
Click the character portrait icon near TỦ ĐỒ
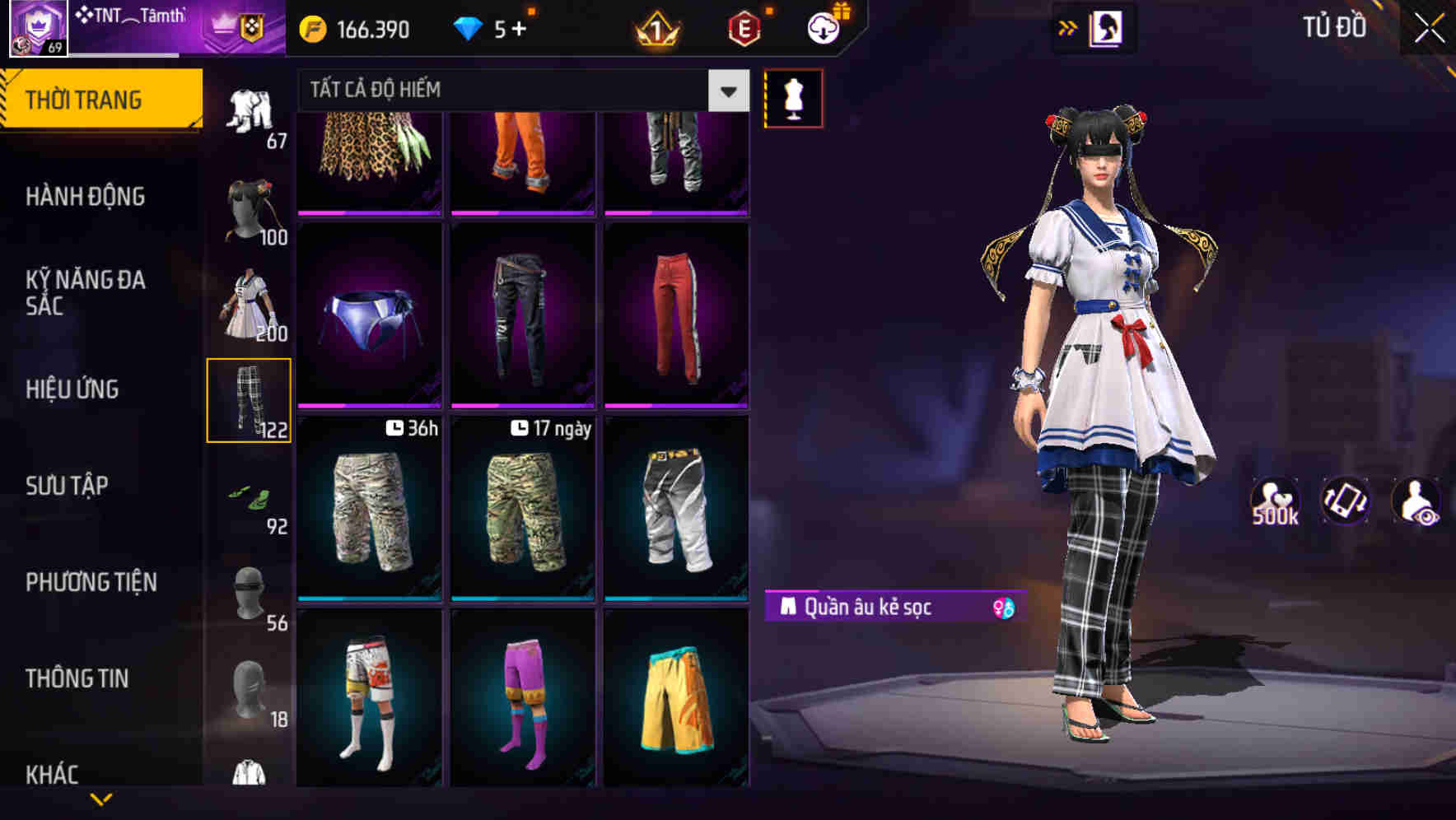pyautogui.click(x=1107, y=27)
